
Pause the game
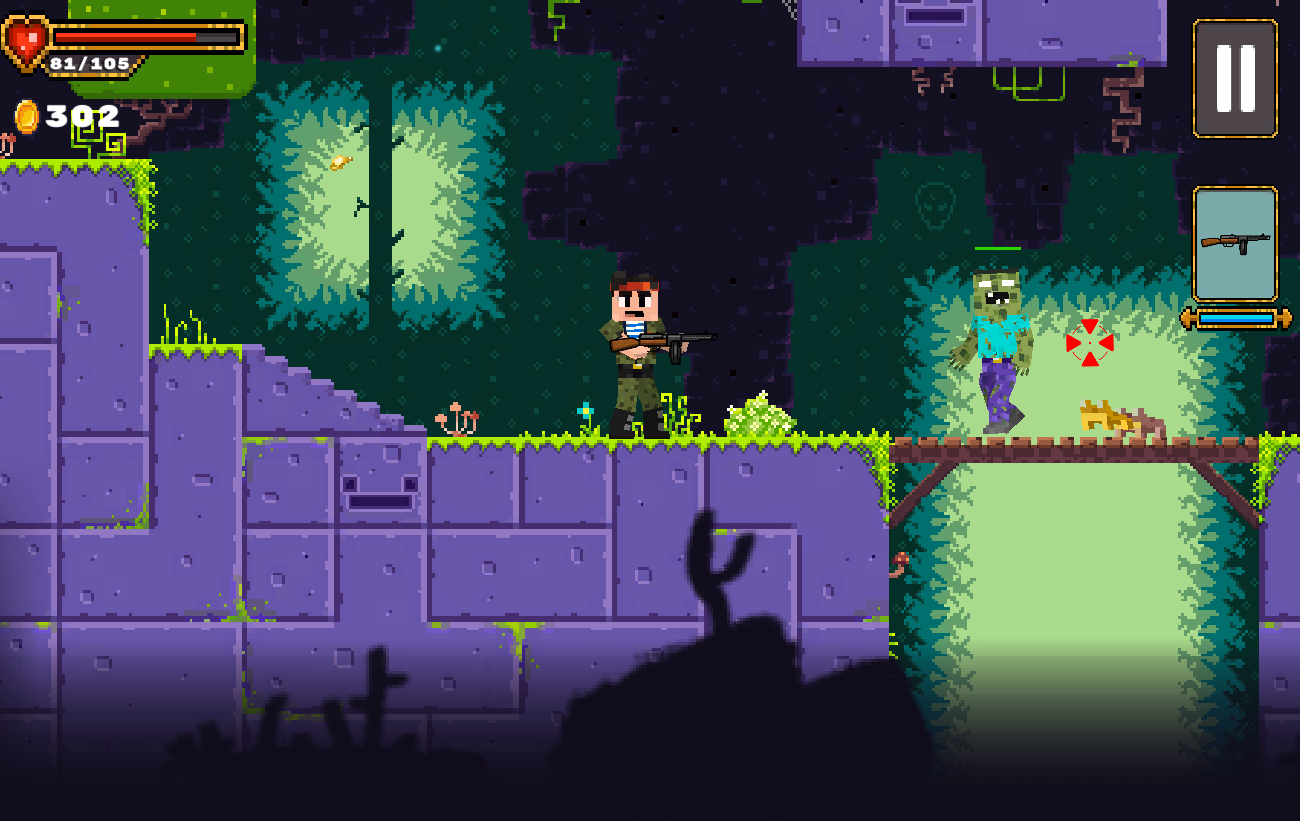(x=1235, y=78)
